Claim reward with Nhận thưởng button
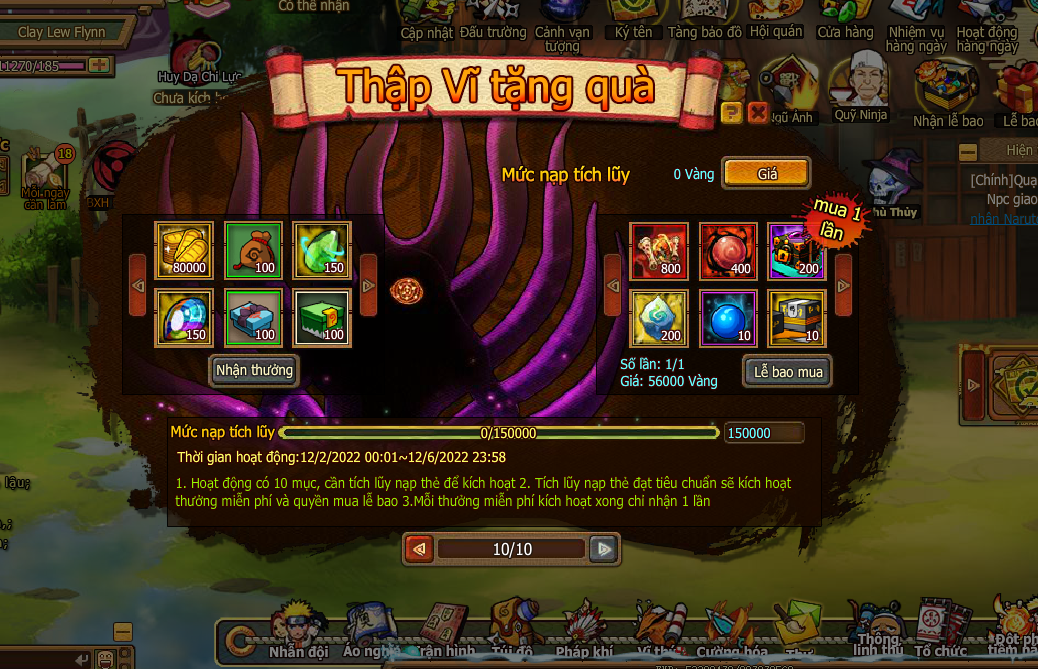 (254, 370)
